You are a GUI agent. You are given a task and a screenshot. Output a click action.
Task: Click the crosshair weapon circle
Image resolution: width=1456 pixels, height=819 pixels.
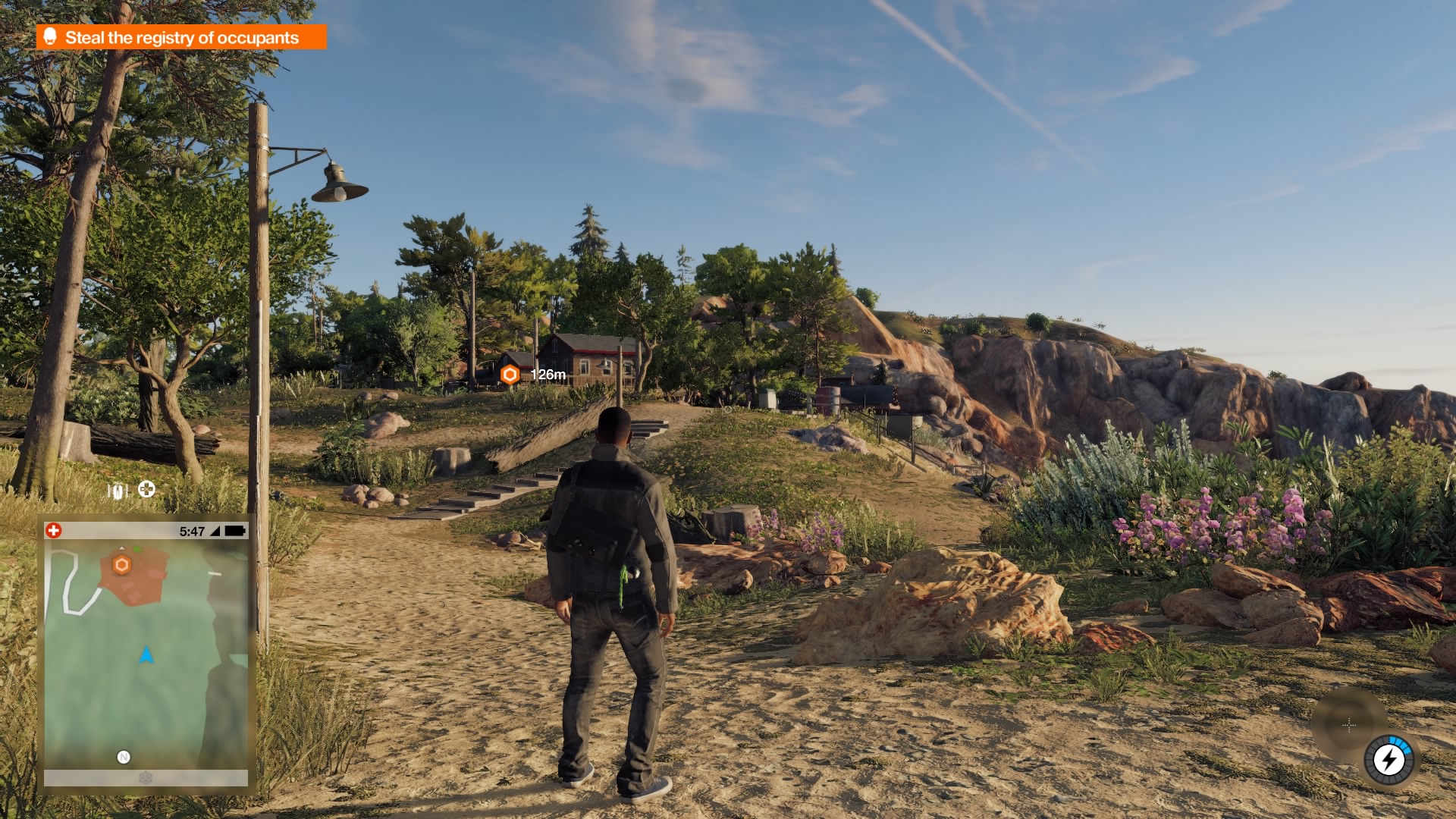(1349, 725)
